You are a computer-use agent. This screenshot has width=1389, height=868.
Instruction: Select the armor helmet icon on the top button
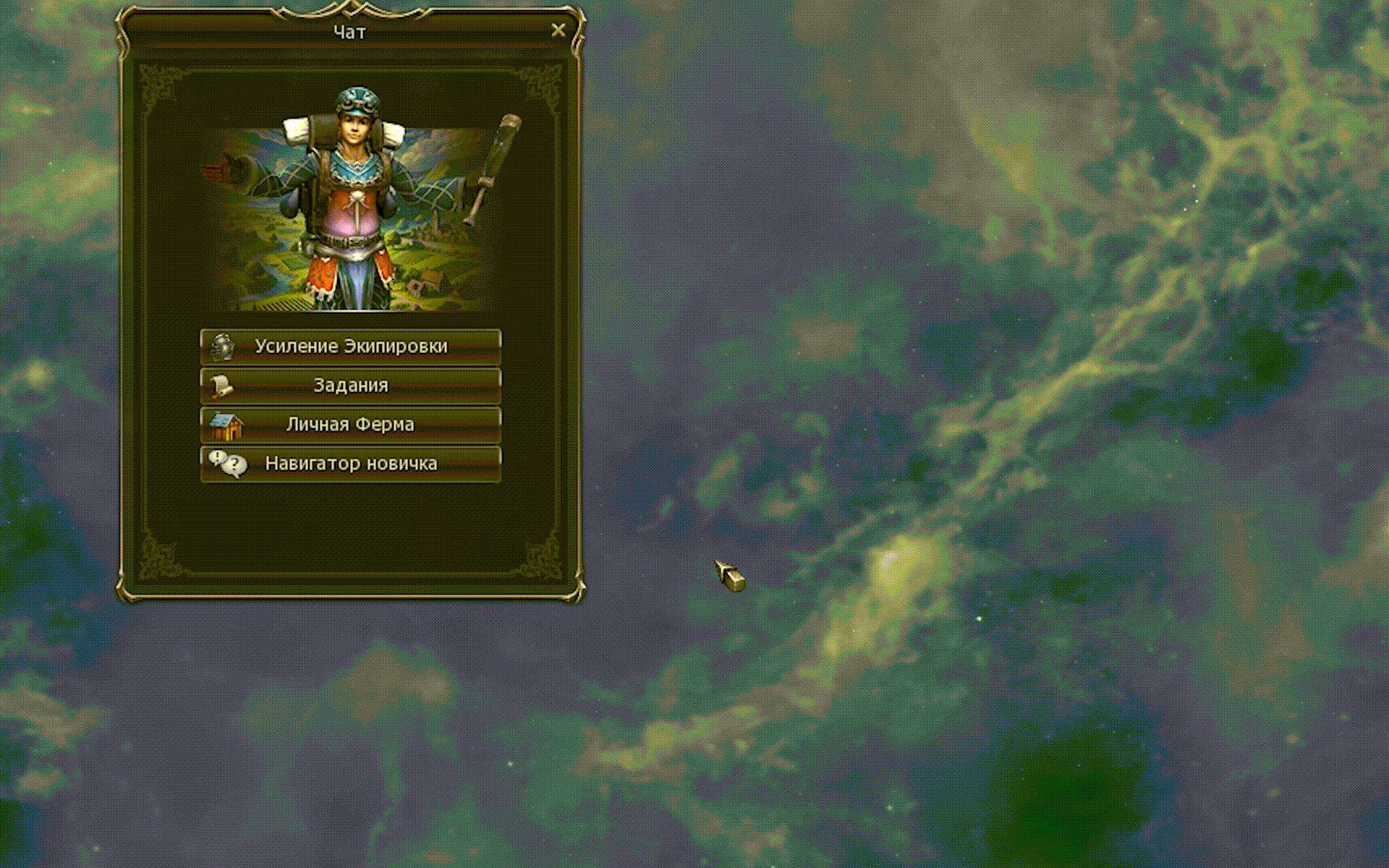pyautogui.click(x=224, y=346)
